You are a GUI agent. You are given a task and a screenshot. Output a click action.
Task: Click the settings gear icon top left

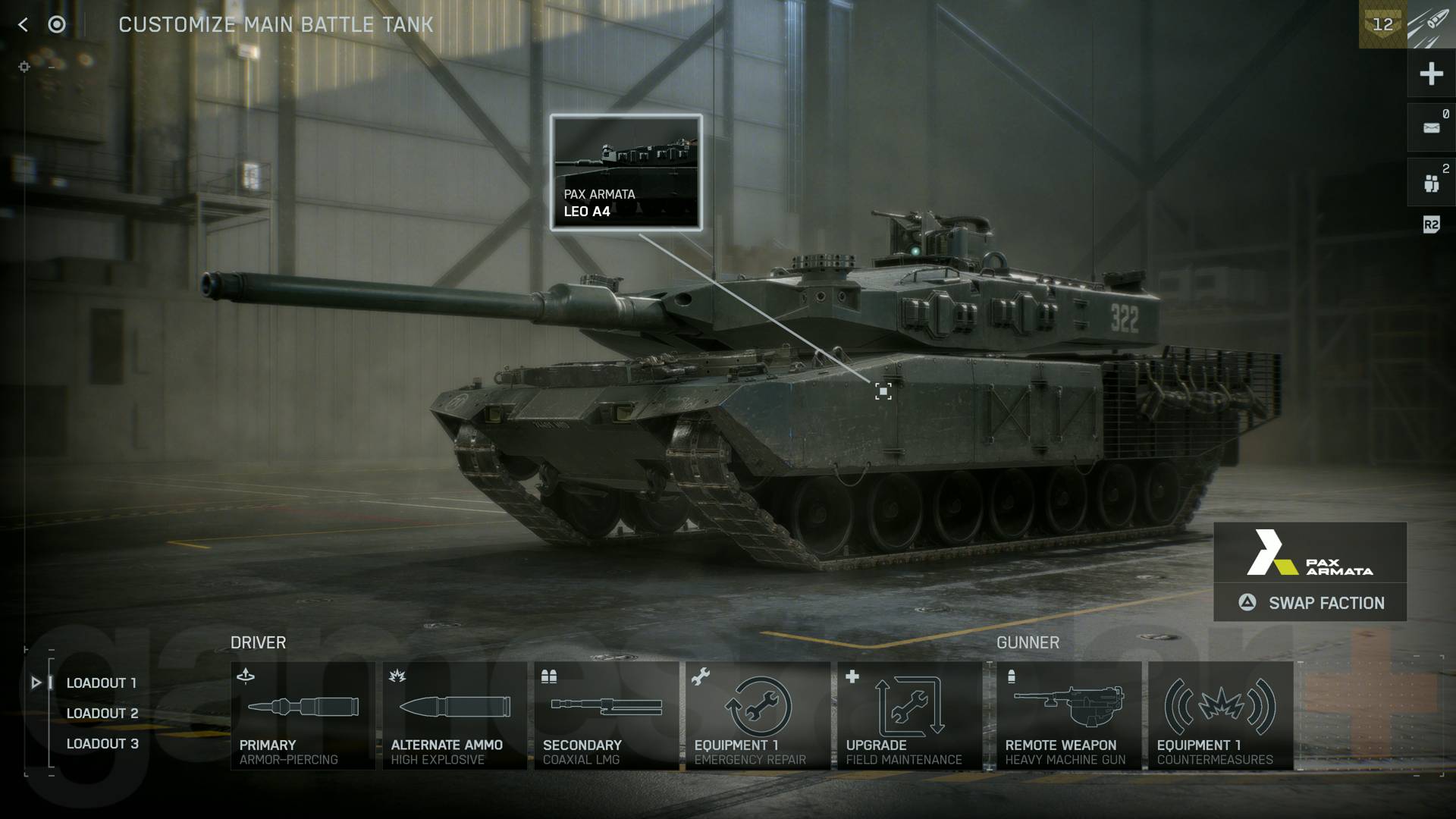(x=25, y=67)
